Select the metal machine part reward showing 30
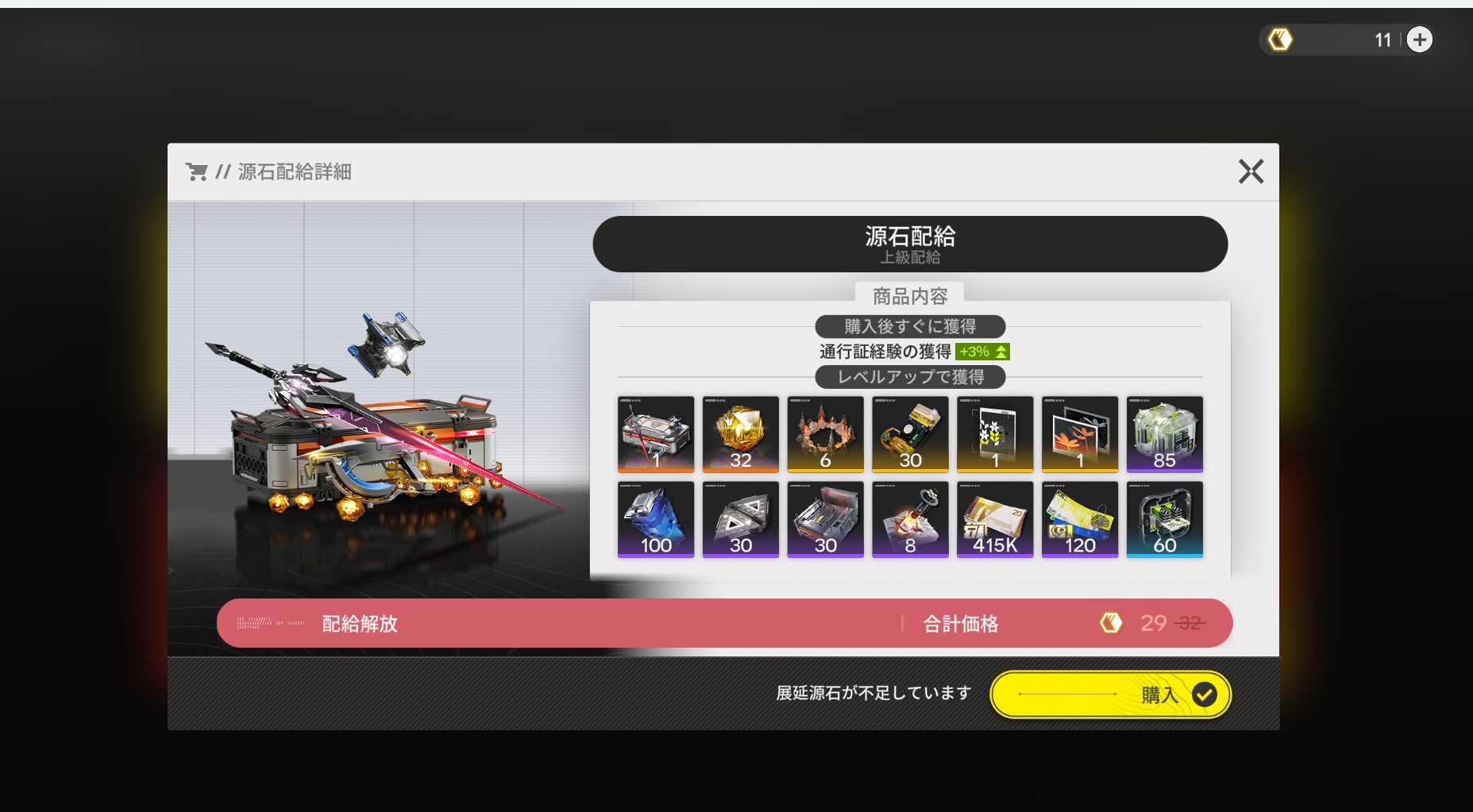Image resolution: width=1473 pixels, height=812 pixels. pos(825,519)
